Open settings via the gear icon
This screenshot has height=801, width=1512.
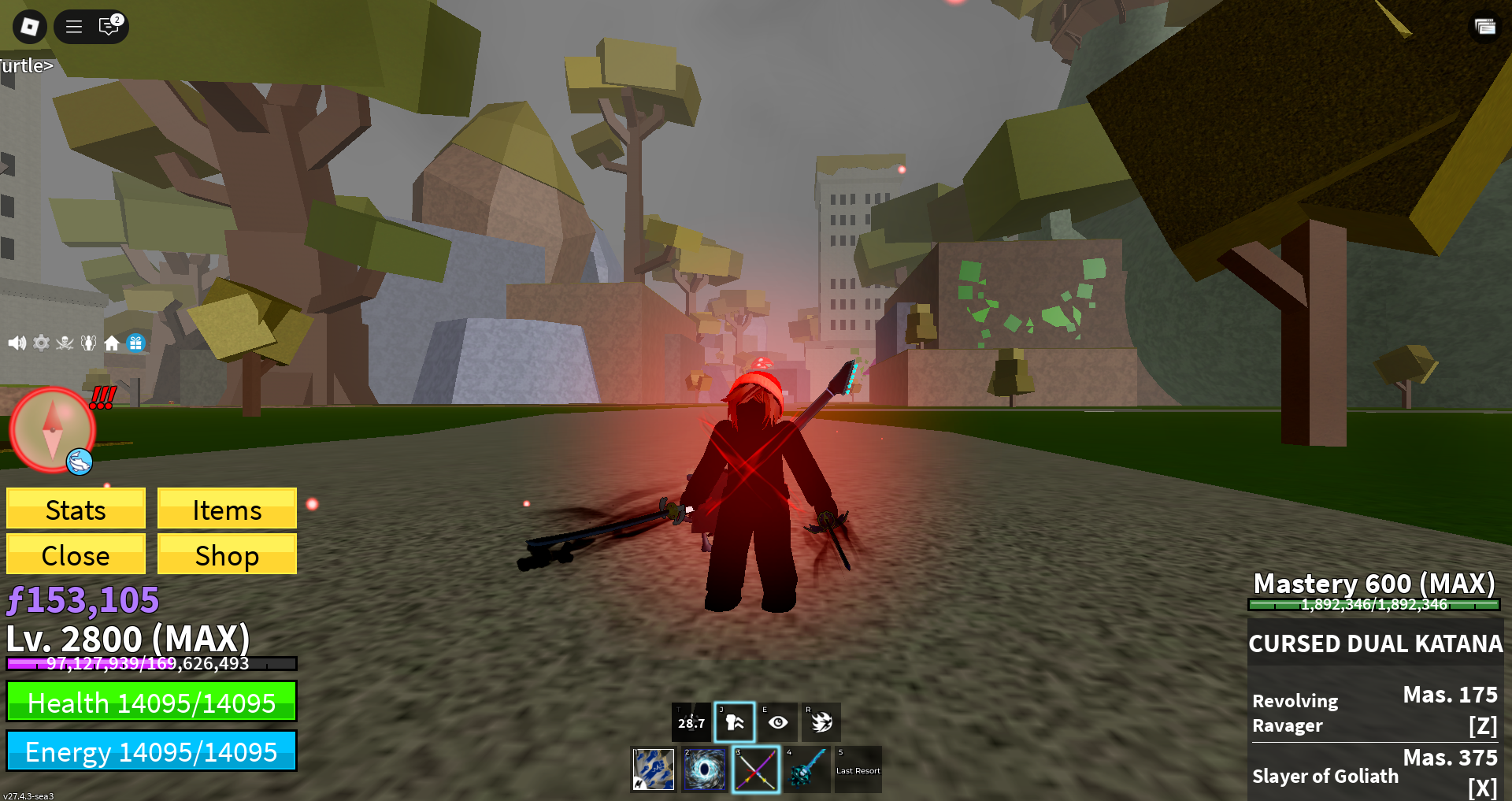tap(41, 343)
